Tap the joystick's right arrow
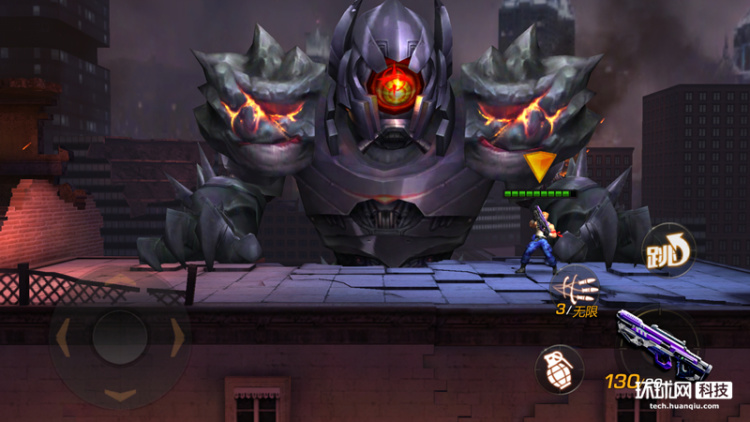Viewport: 750px width, 422px height. coord(178,338)
